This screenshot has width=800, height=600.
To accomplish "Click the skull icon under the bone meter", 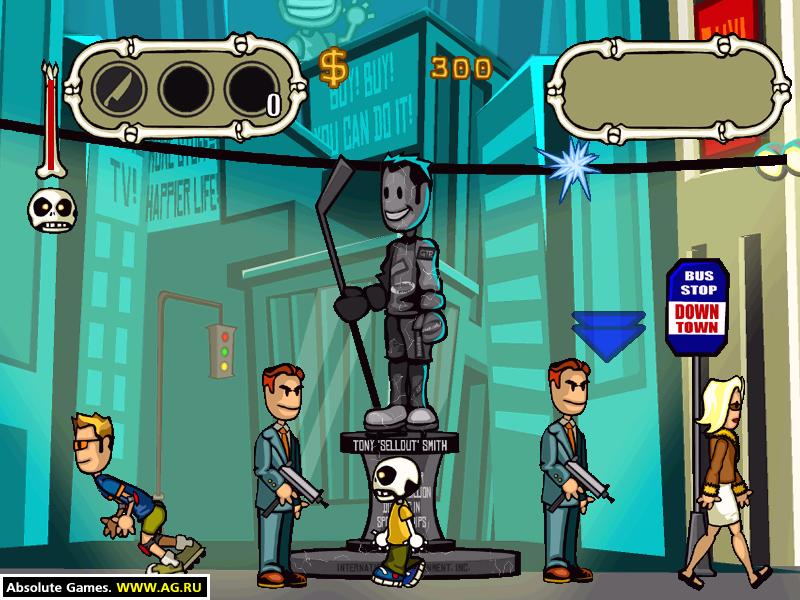I will click(48, 209).
